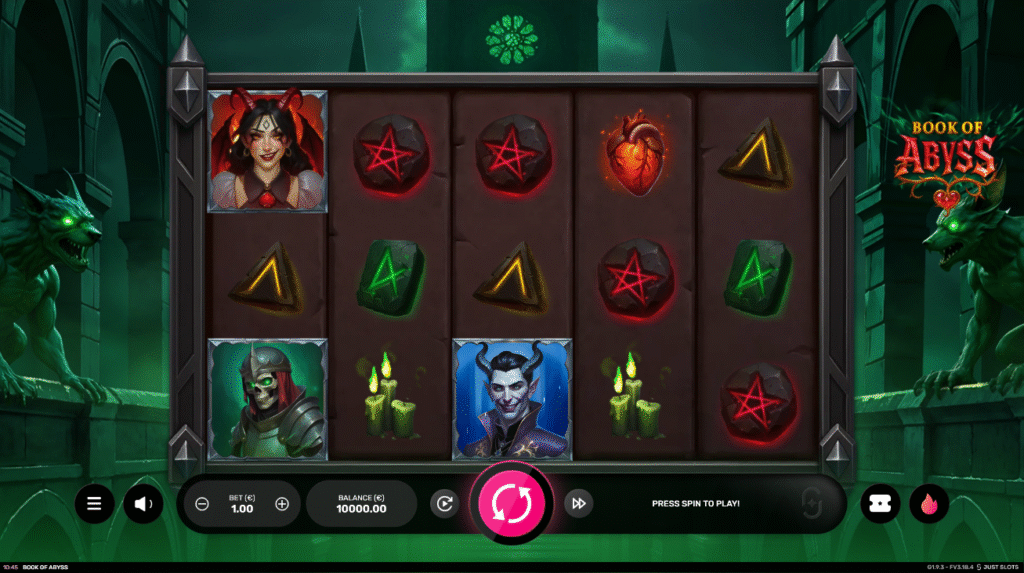Open the hamburger menu
This screenshot has height=573, width=1024.
[x=94, y=503]
